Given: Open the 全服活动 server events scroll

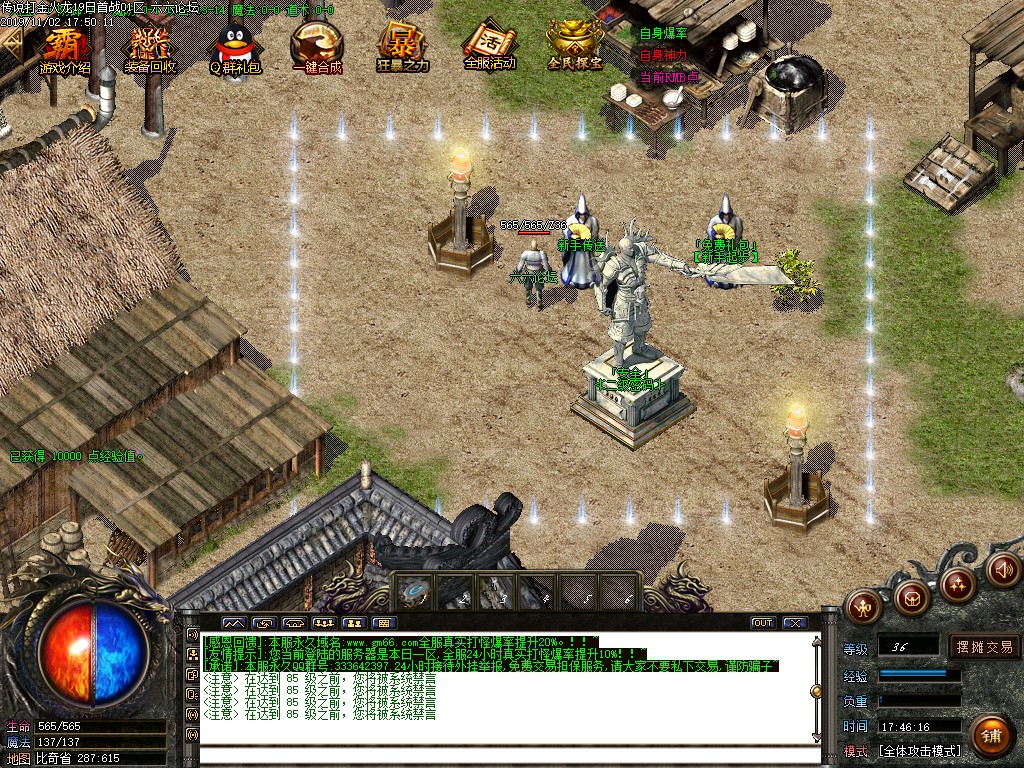Looking at the screenshot, I should [489, 50].
